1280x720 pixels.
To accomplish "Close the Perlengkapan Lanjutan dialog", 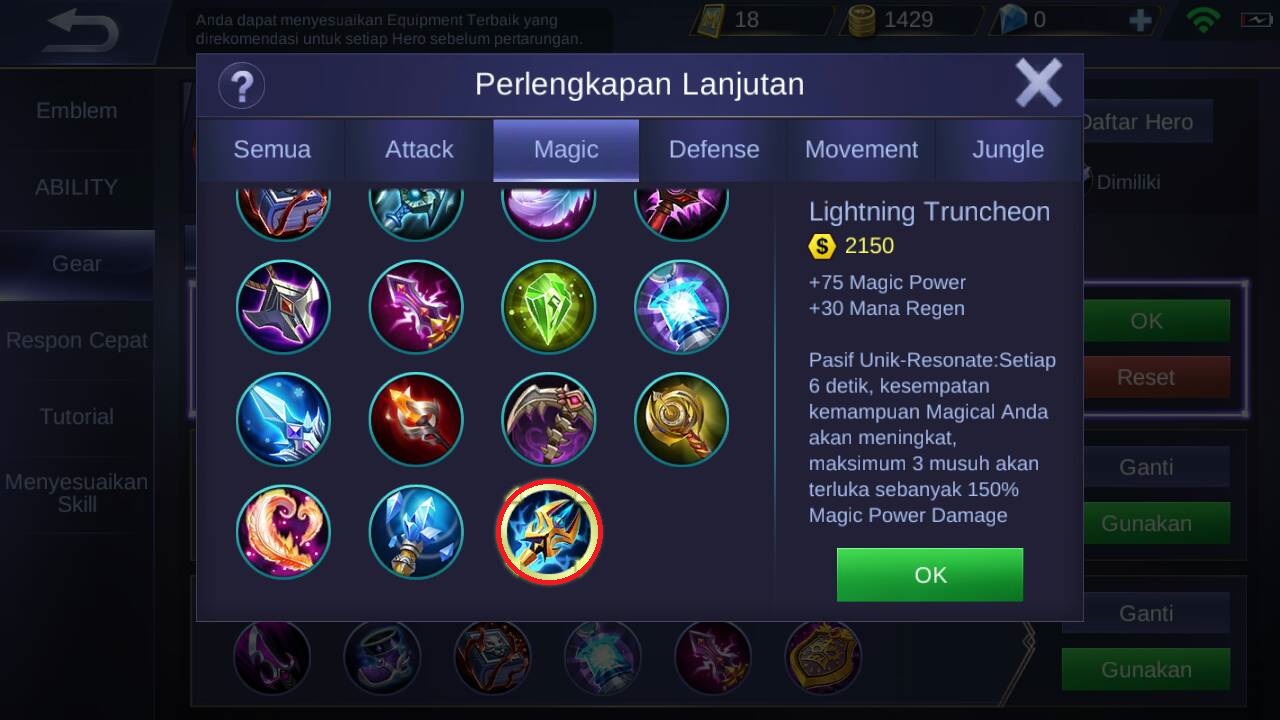I will [1038, 83].
